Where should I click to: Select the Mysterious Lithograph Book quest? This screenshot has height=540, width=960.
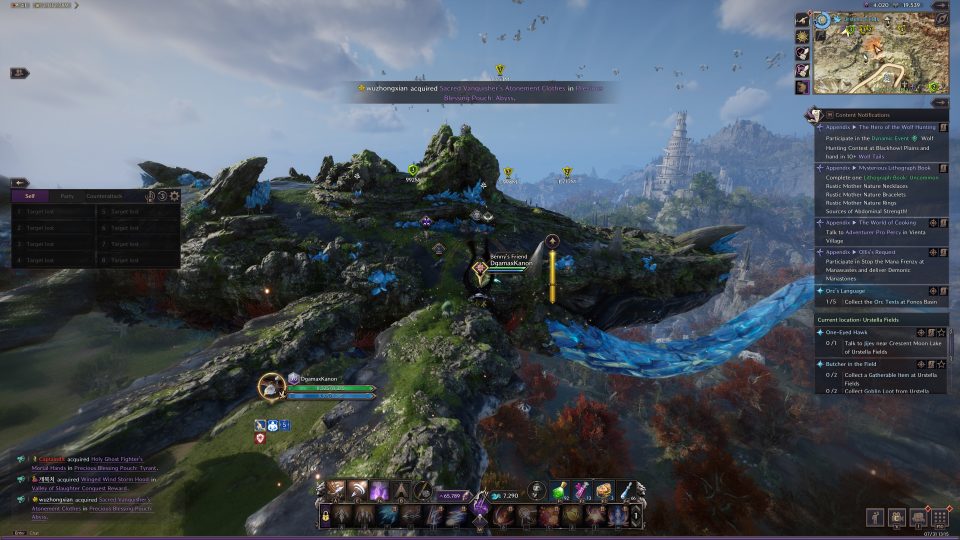click(880, 168)
